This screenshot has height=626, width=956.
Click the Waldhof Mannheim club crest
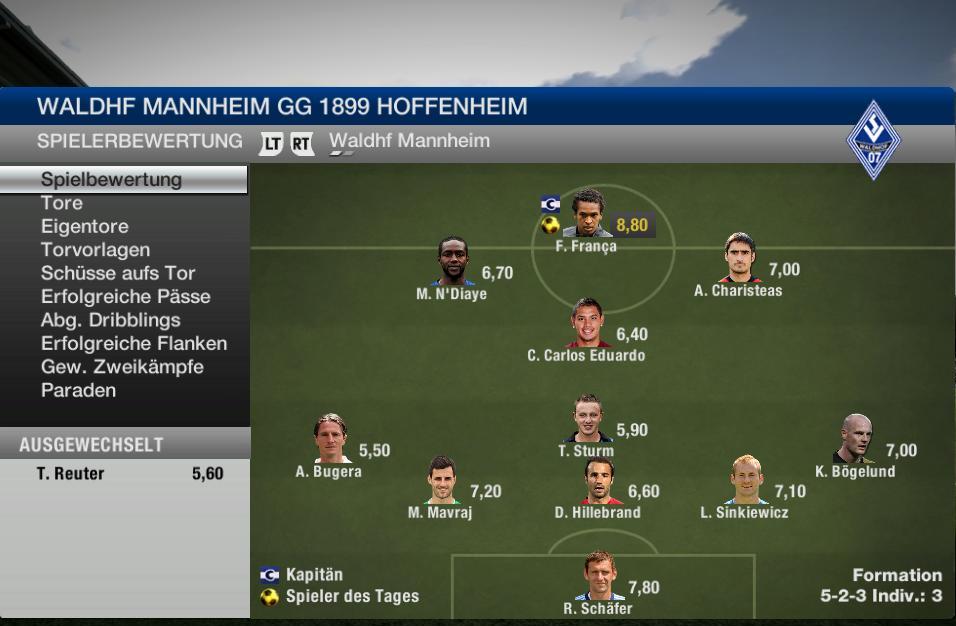pos(873,140)
